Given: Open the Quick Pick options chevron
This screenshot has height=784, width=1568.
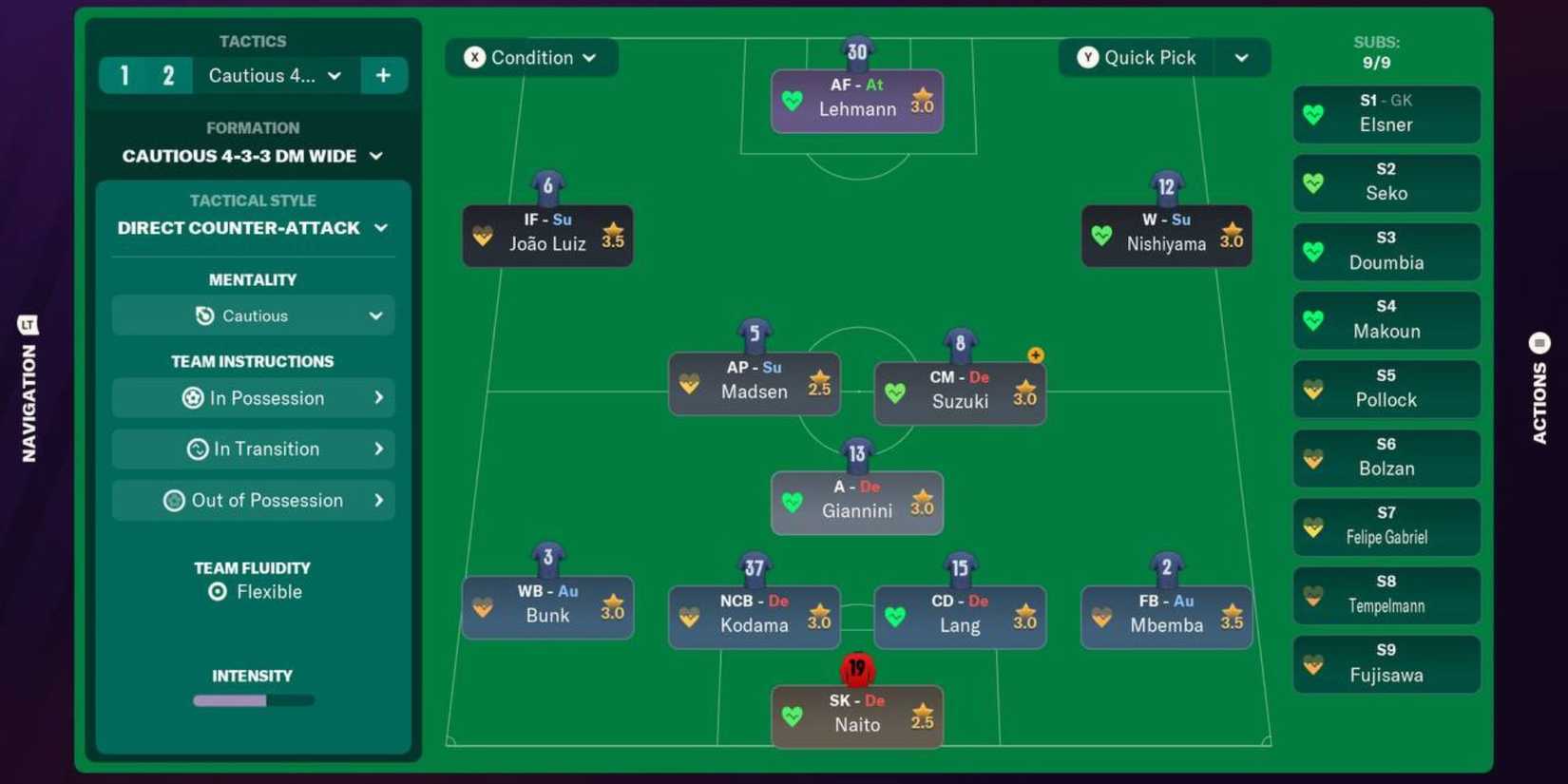Looking at the screenshot, I should tap(1242, 57).
